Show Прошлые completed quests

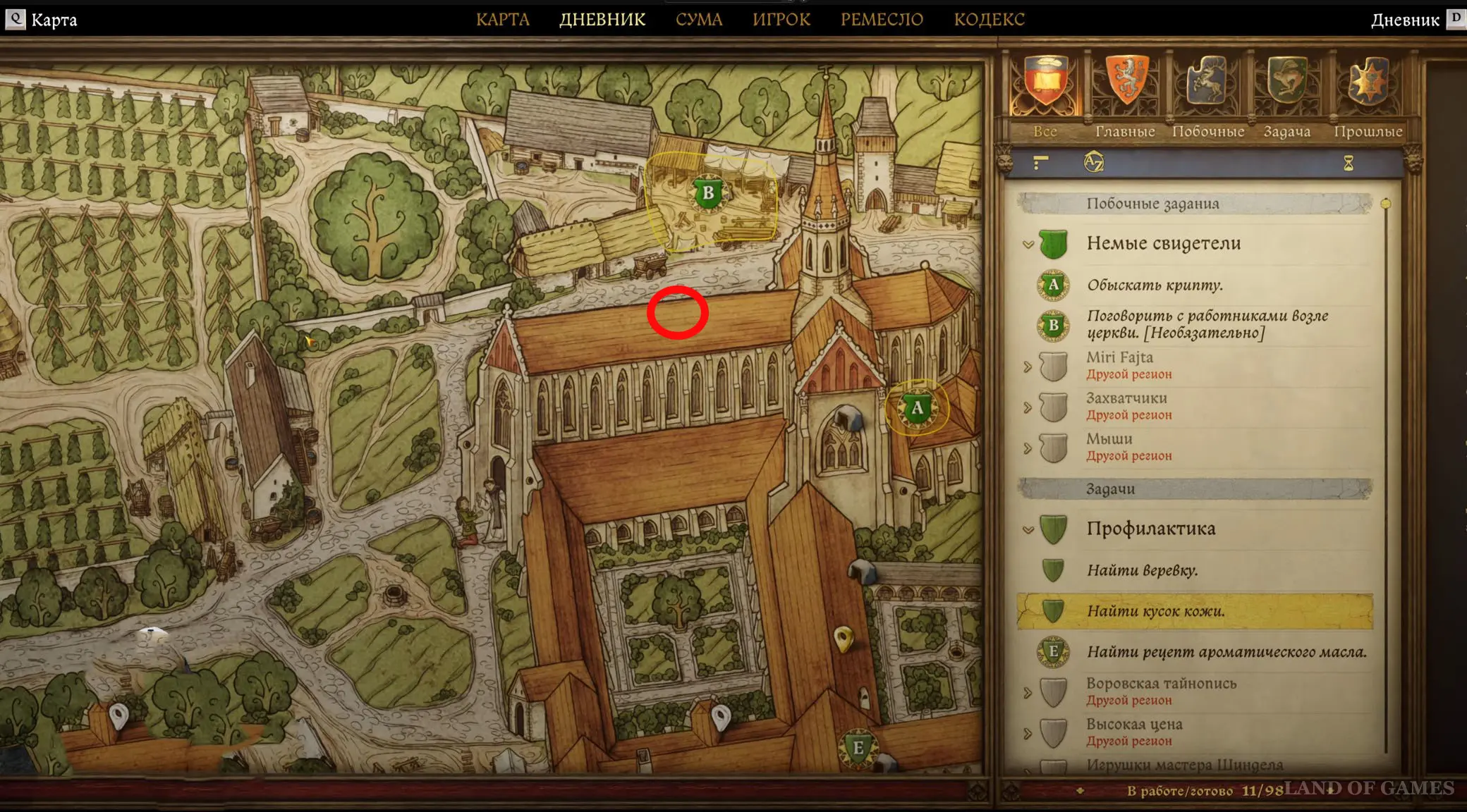tap(1368, 85)
